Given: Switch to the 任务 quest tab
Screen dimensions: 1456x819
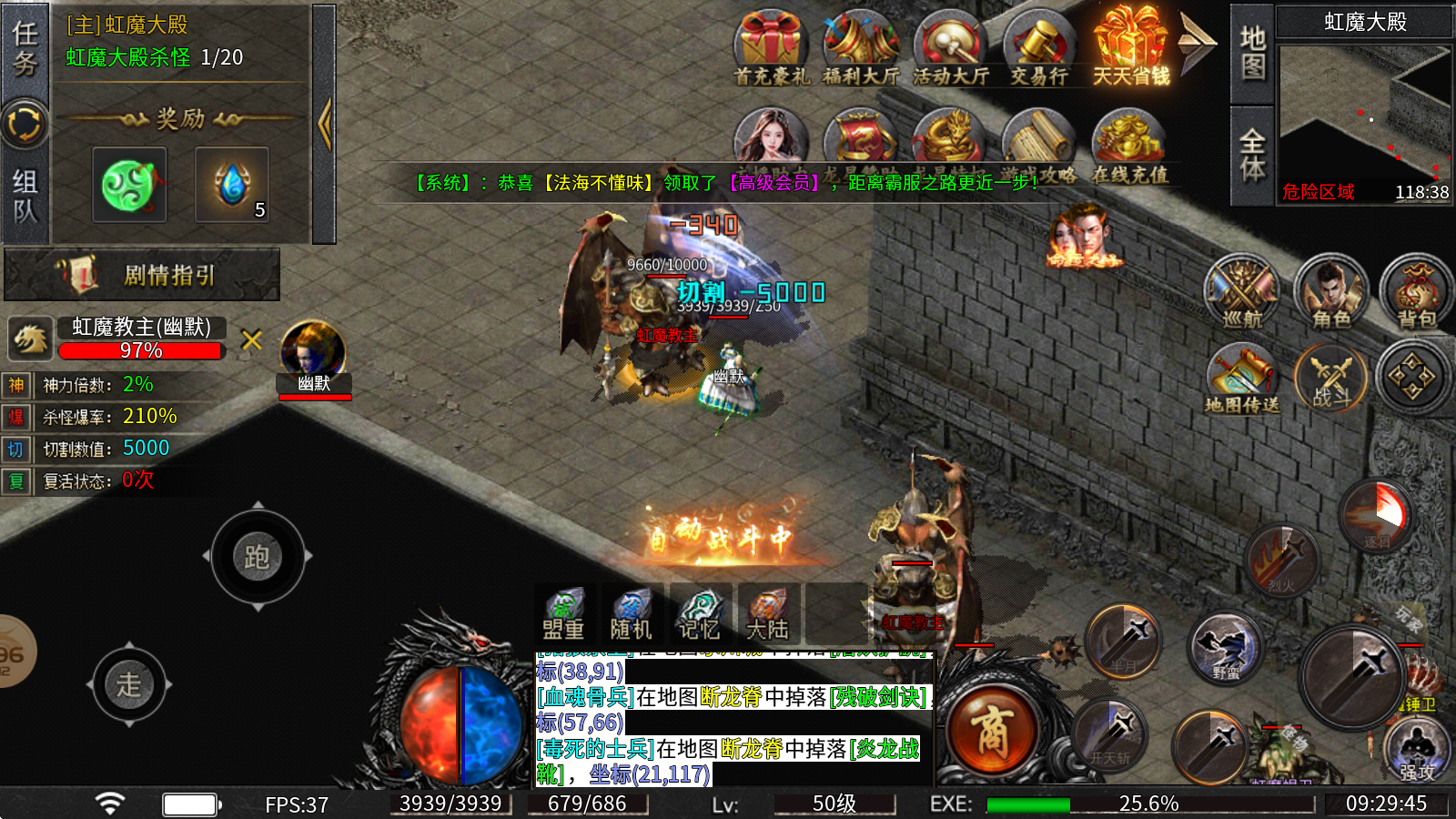Looking at the screenshot, I should pos(25,49).
